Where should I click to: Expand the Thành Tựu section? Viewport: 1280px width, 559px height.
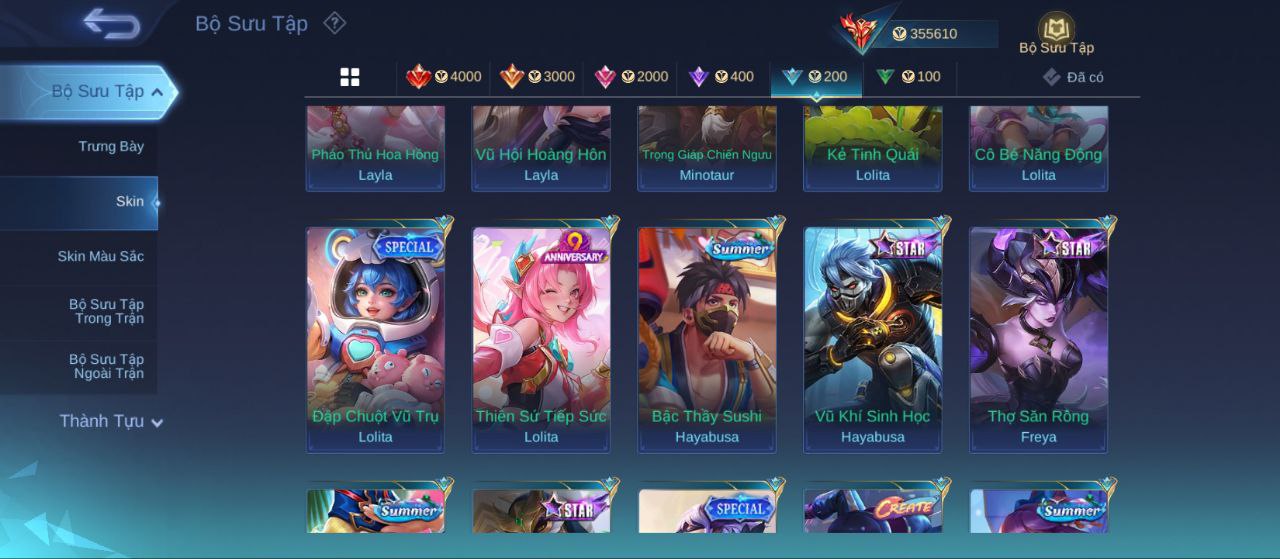[x=110, y=421]
